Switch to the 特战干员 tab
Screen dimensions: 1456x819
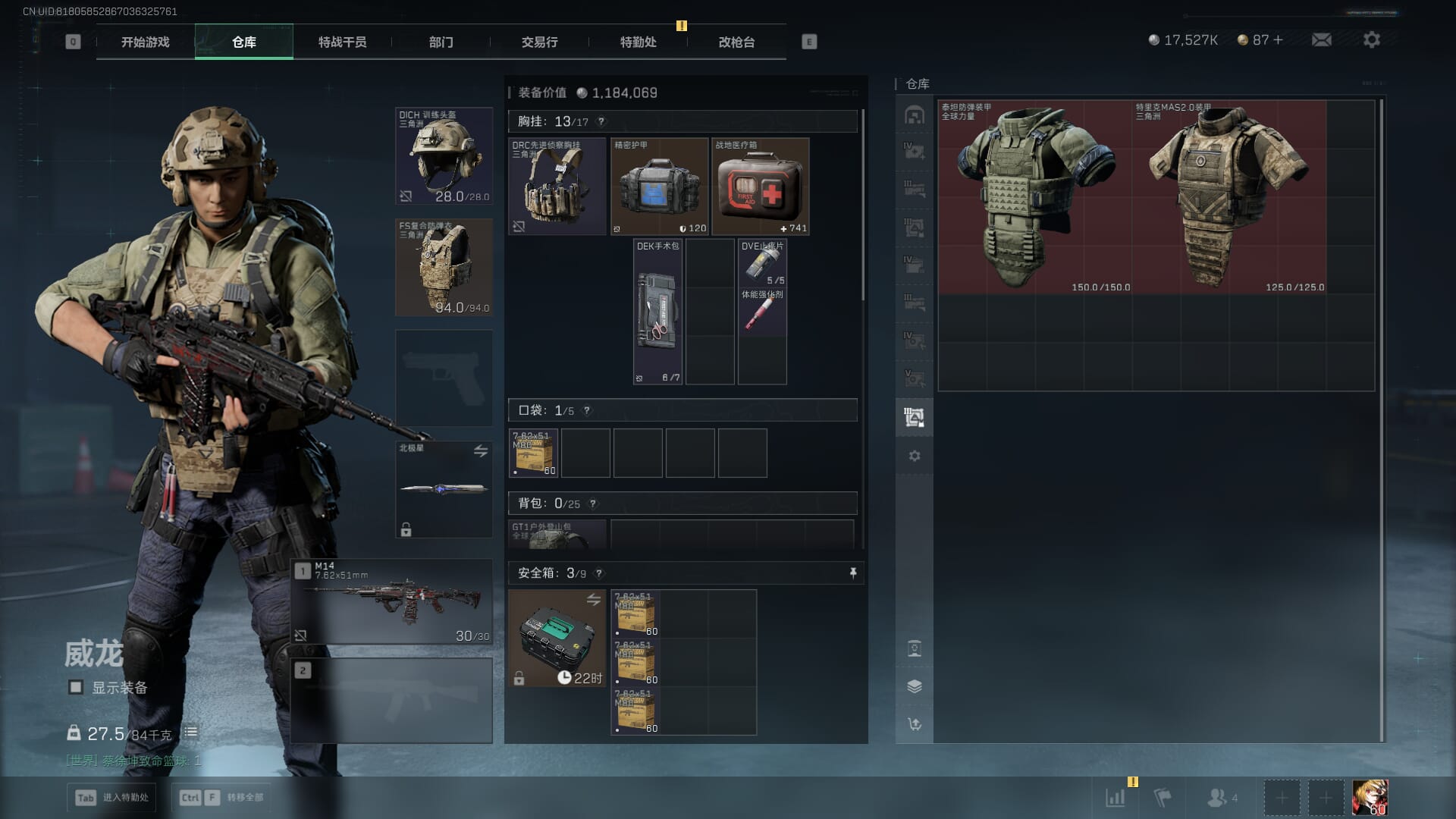point(342,42)
